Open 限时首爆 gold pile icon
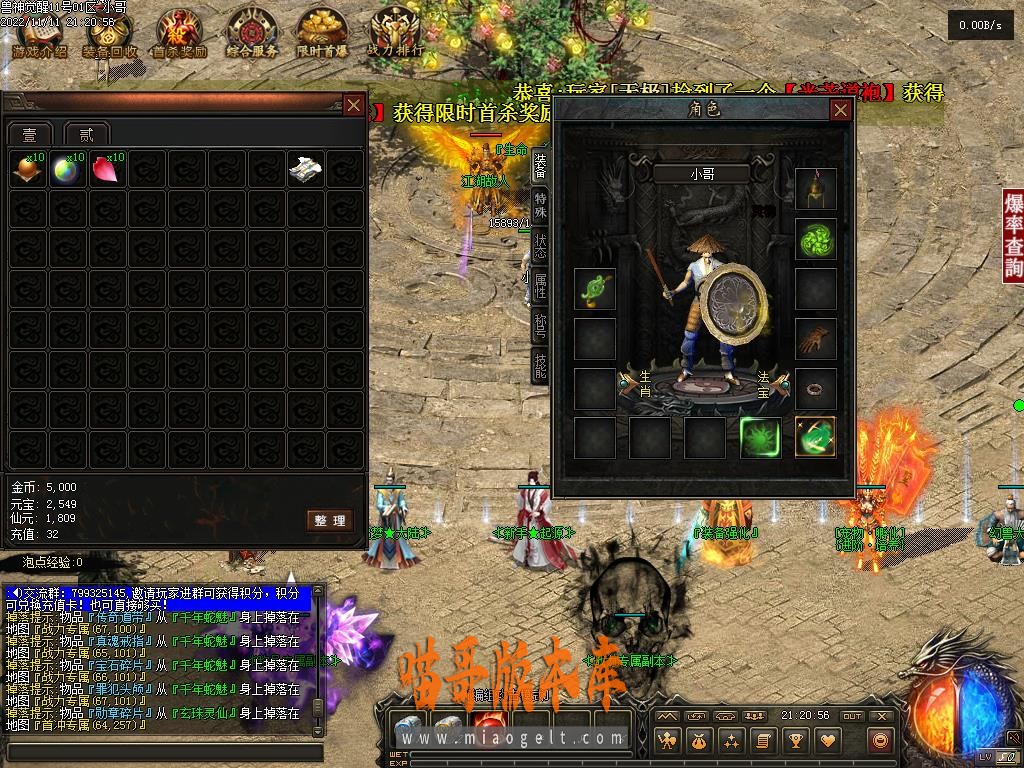1024x768 pixels. click(x=322, y=33)
